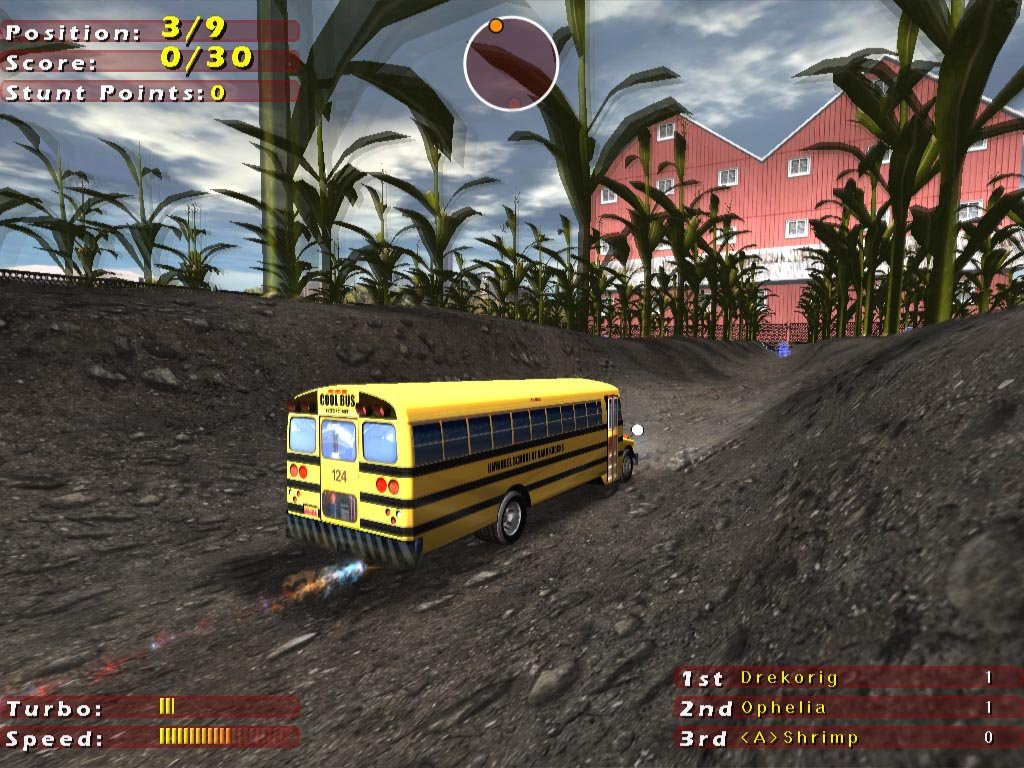Select Ophelia's 2nd place leaderboard row
The height and width of the screenshot is (768, 1024).
(x=848, y=708)
